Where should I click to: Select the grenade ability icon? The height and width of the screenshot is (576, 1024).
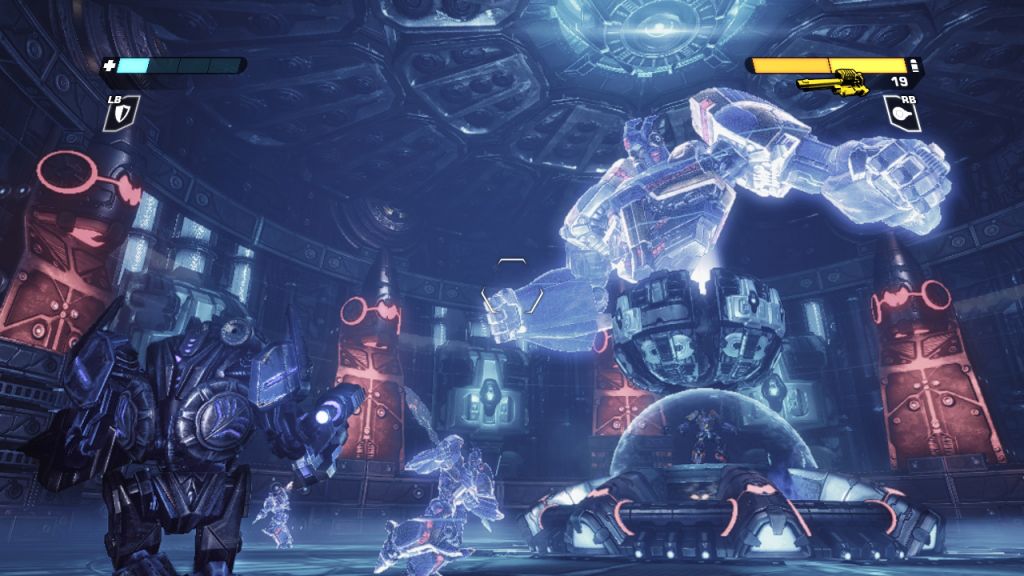(902, 112)
